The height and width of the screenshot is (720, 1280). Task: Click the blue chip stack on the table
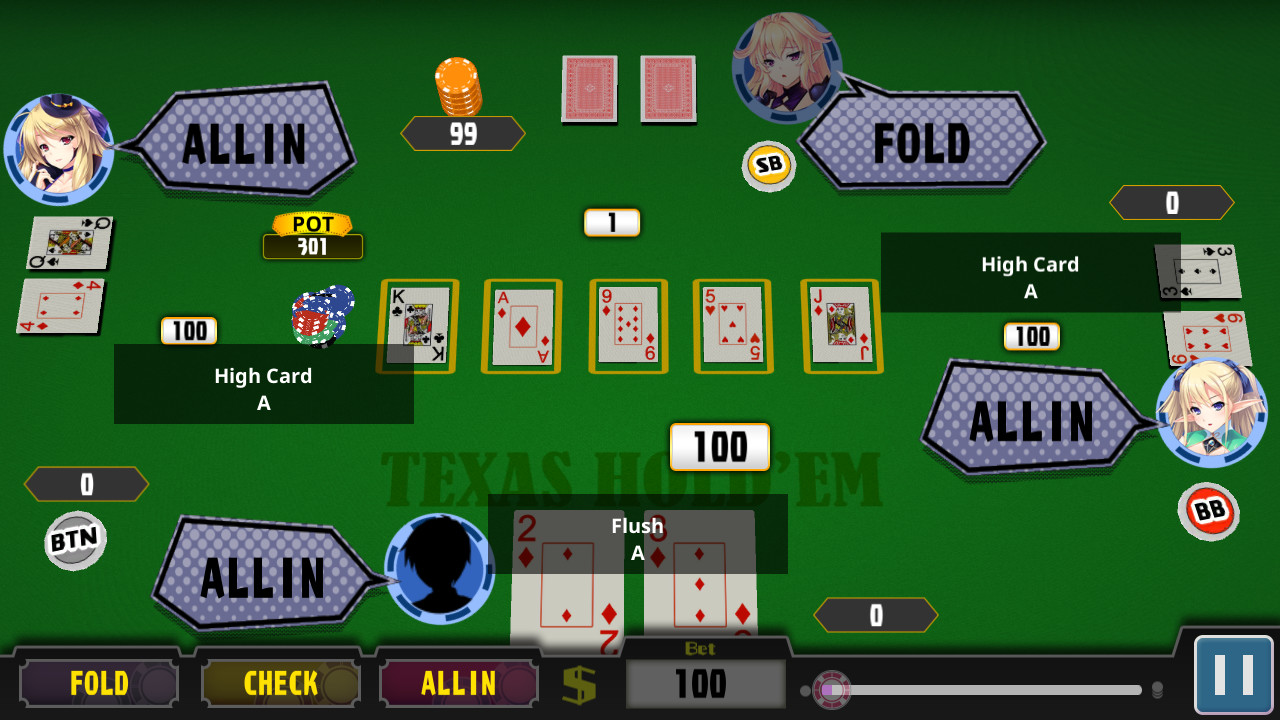coord(322,318)
